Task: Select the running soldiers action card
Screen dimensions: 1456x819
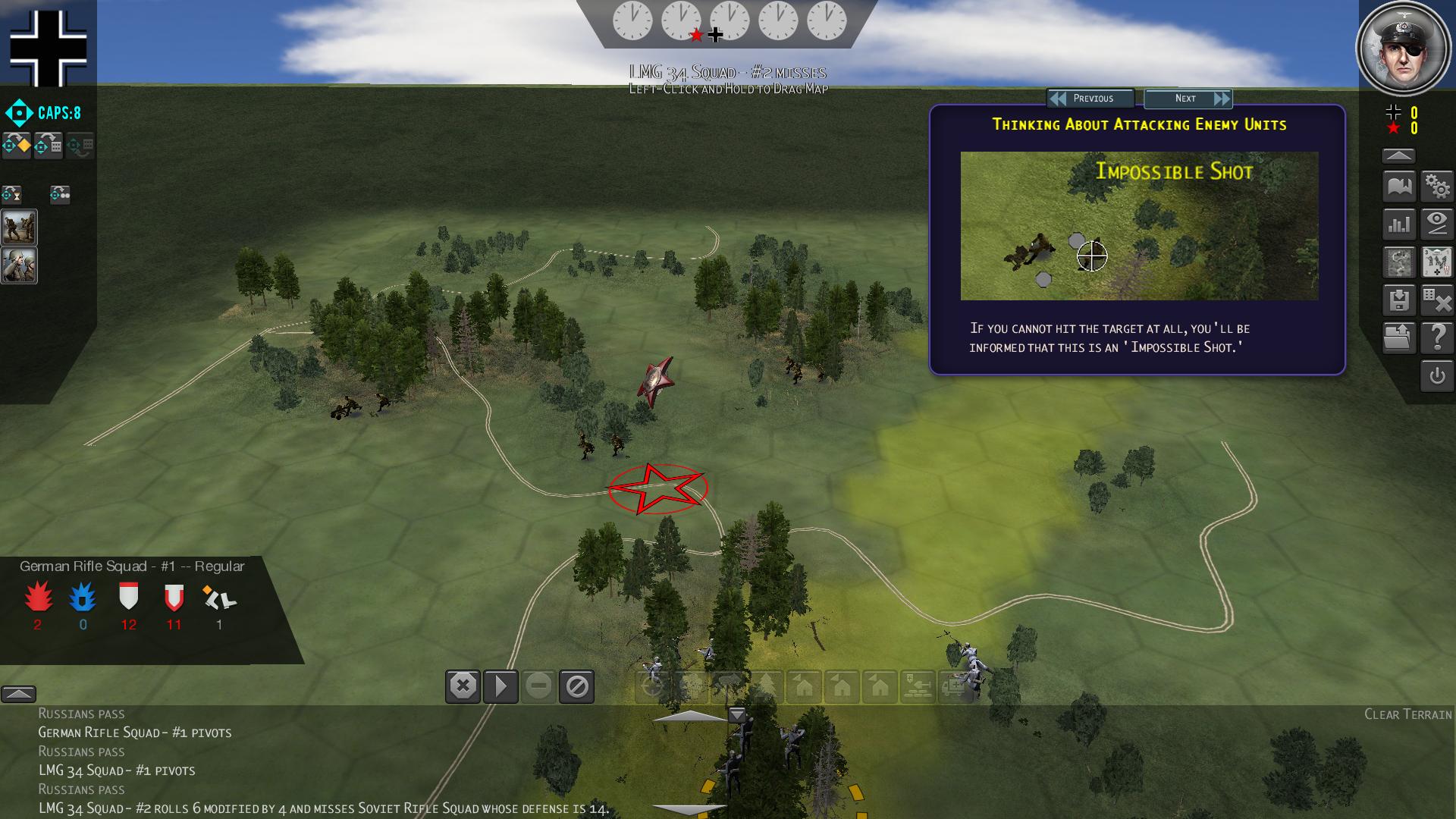Action: [x=19, y=227]
